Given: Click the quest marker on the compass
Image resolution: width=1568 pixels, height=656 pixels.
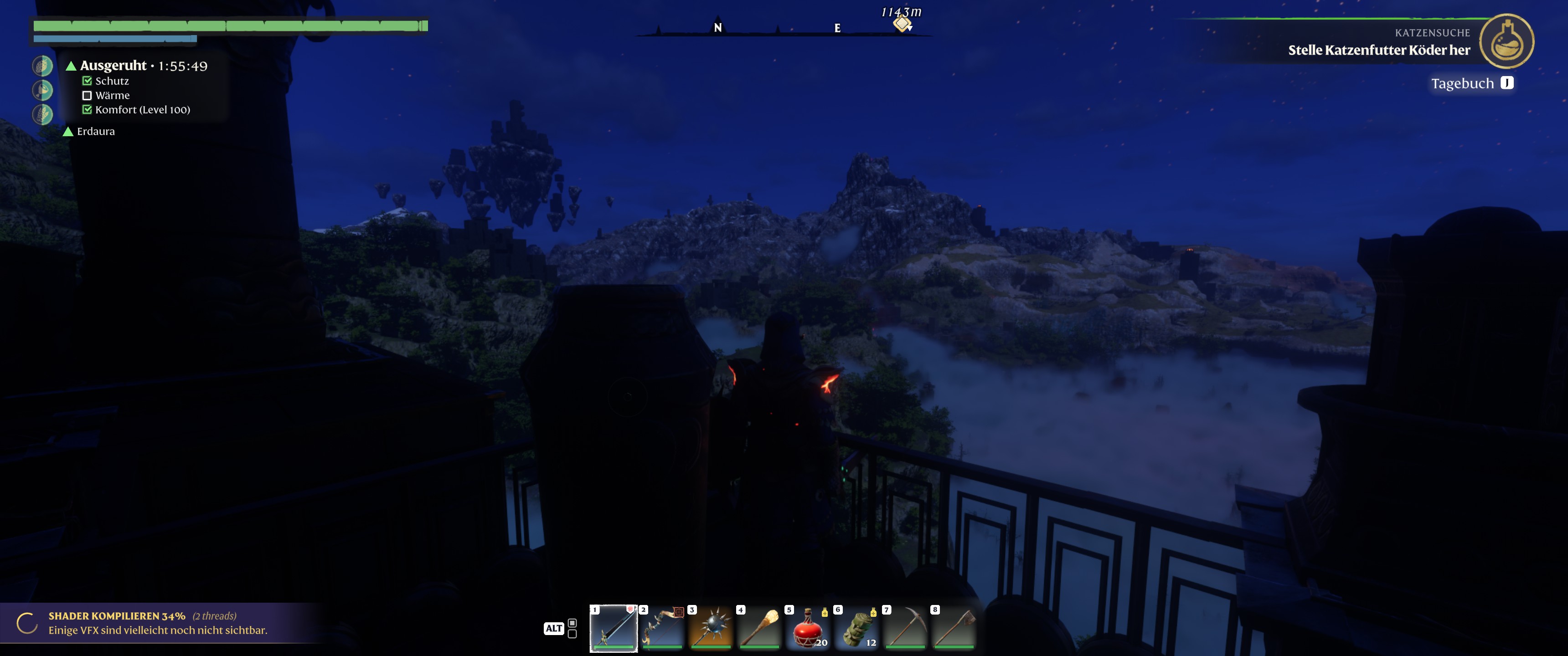Looking at the screenshot, I should point(902,24).
